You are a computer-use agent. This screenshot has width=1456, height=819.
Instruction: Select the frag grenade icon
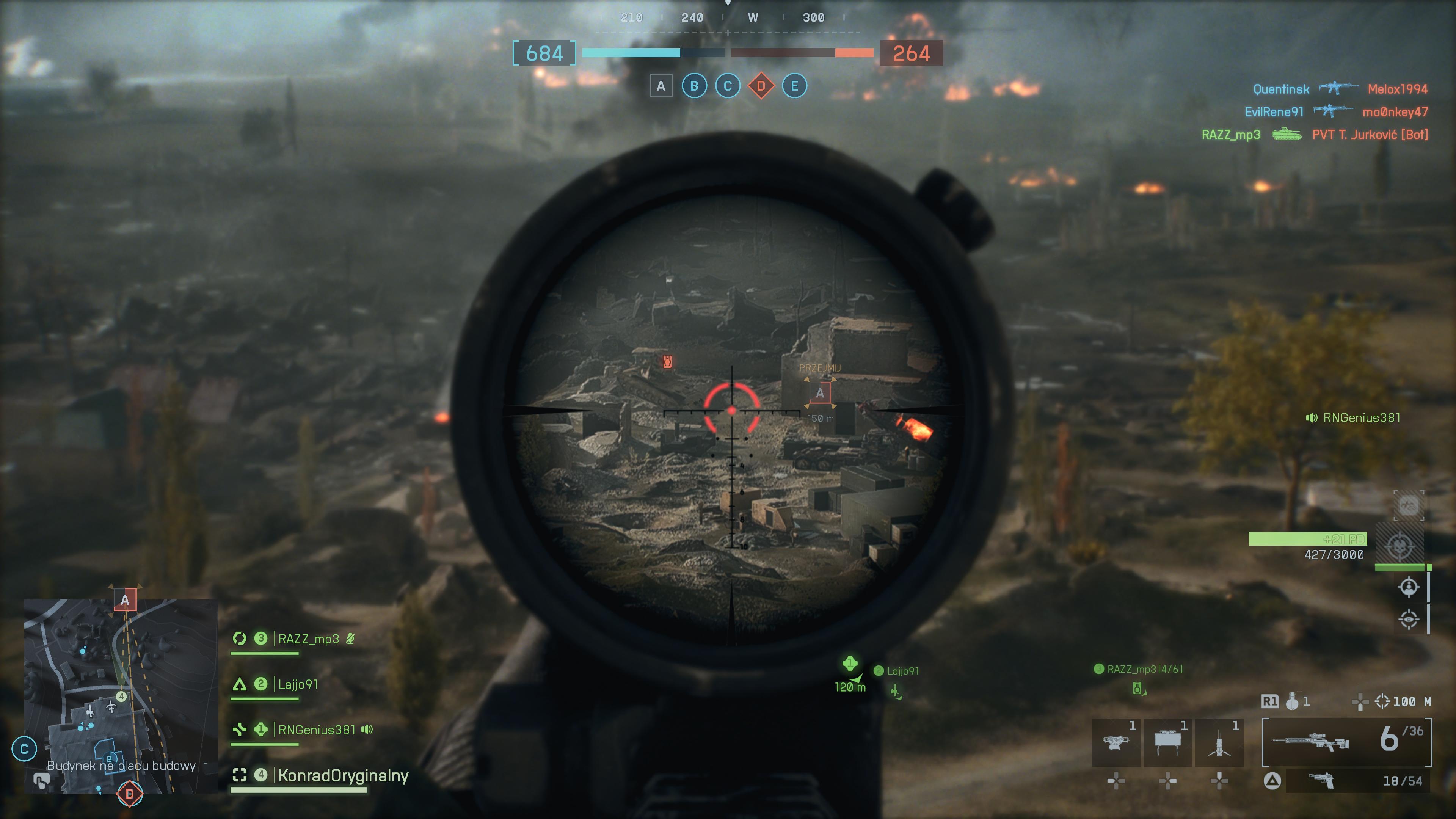point(1292,702)
